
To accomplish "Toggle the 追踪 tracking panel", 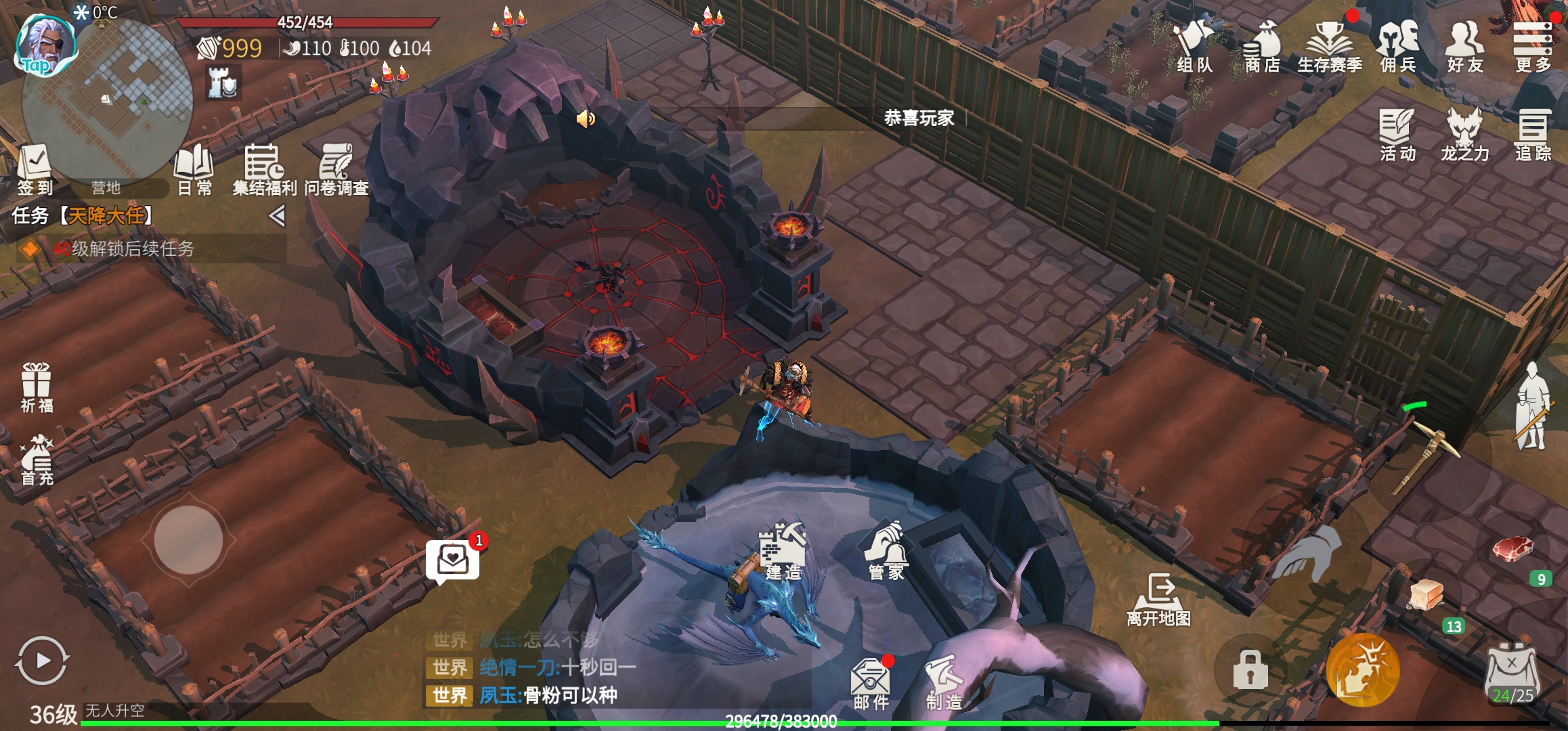I will point(1533,135).
